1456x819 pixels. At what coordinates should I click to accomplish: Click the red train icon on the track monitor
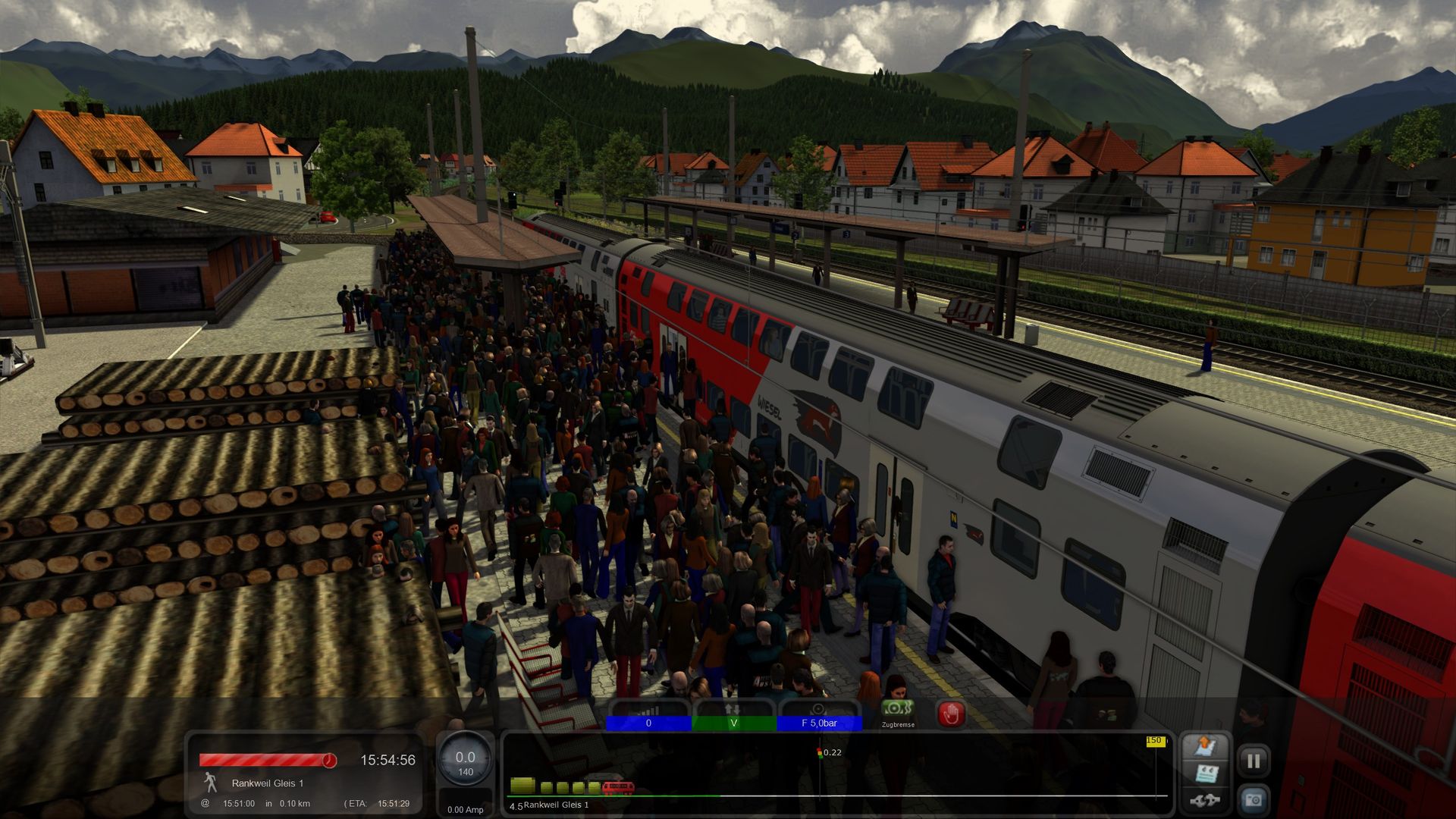pyautogui.click(x=618, y=788)
